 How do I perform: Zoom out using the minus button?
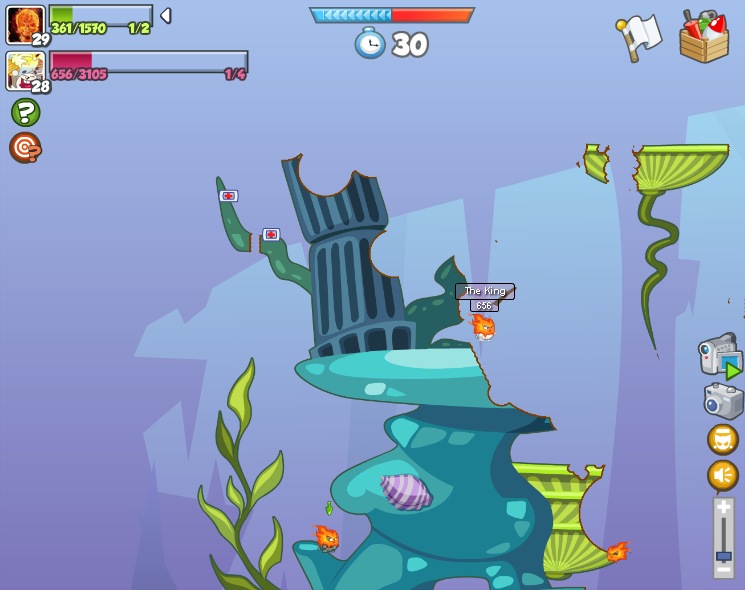(723, 569)
